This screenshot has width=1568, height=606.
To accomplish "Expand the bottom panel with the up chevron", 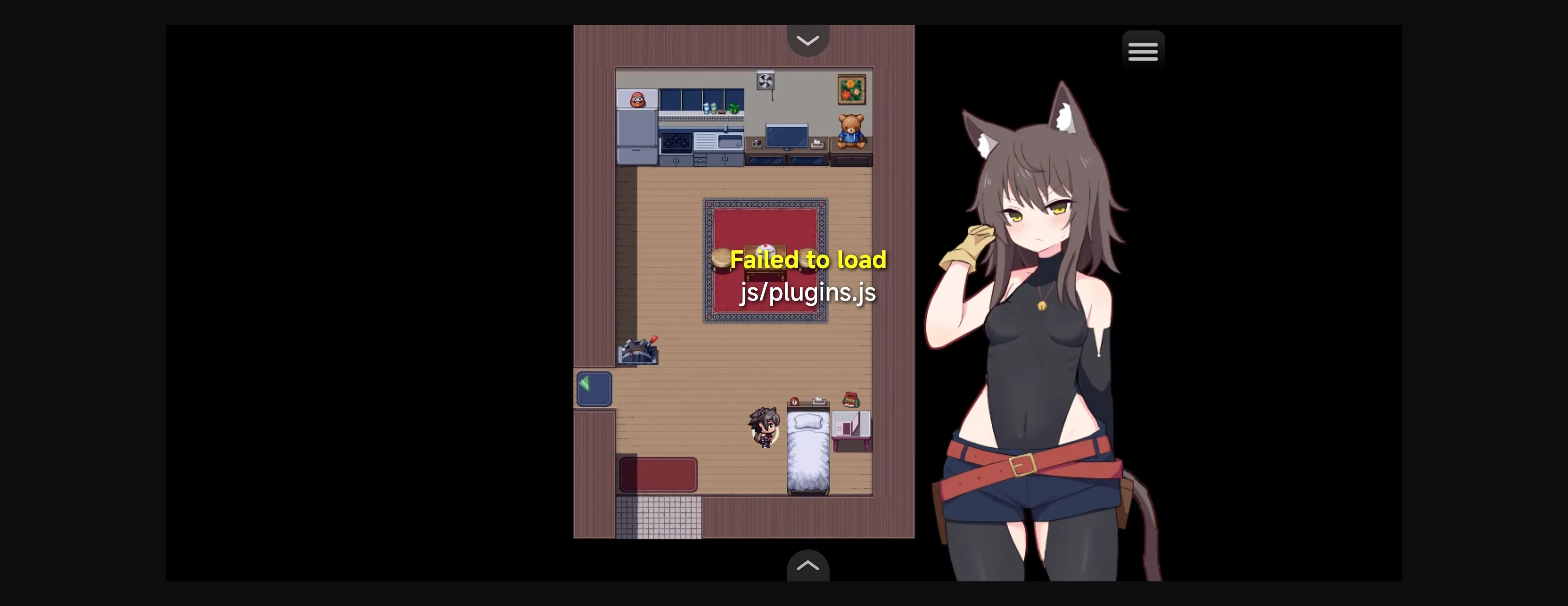I will 808,566.
